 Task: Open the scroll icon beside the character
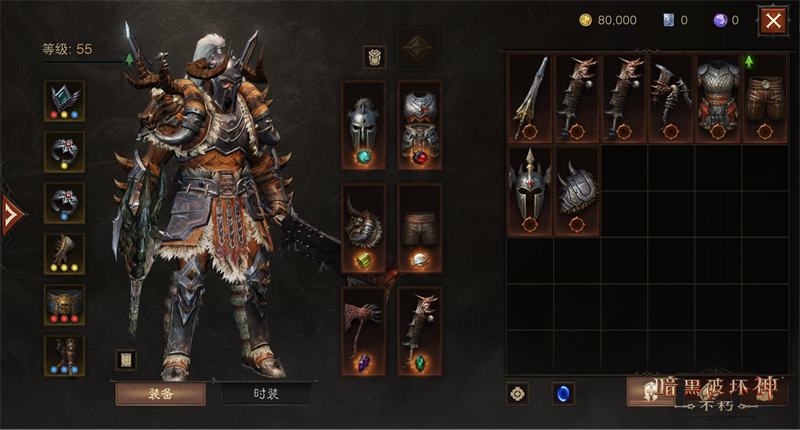[124, 359]
